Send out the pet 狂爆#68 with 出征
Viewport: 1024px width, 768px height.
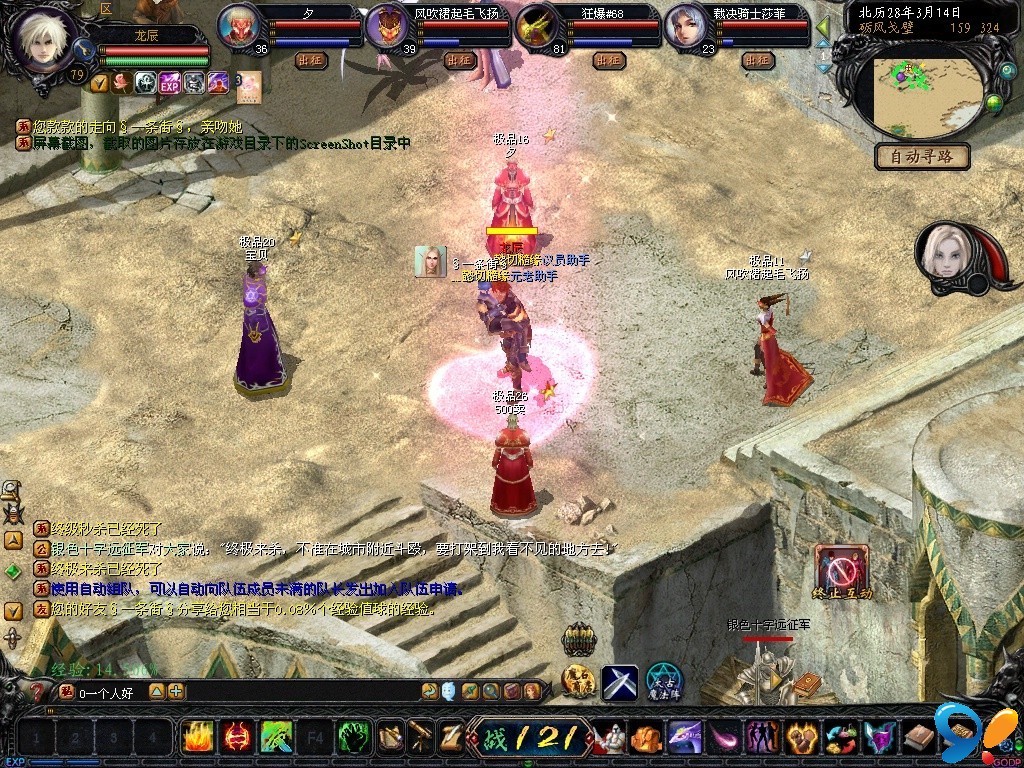pos(608,60)
